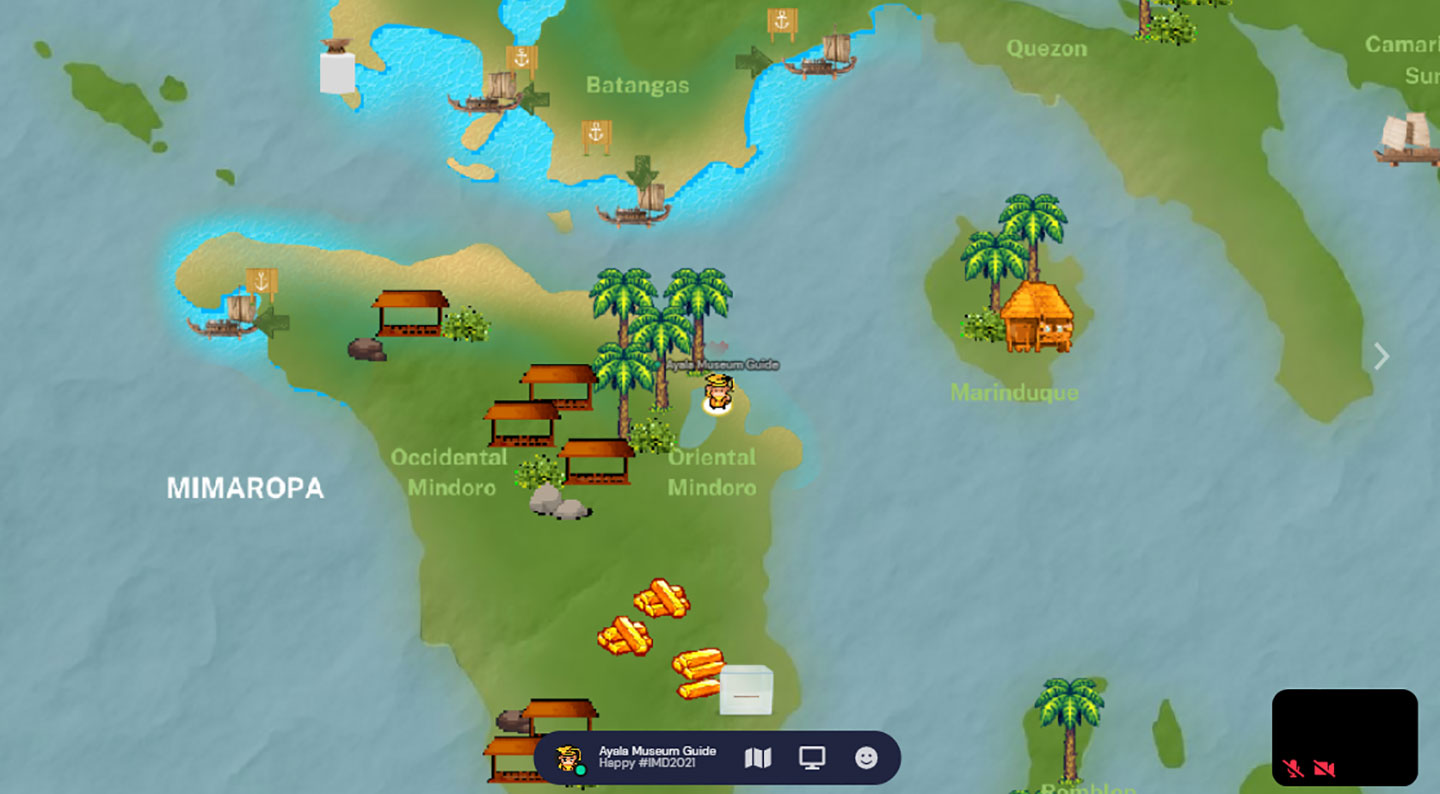Open the minimap from the bottom toolbar
The width and height of the screenshot is (1440, 794).
click(758, 758)
